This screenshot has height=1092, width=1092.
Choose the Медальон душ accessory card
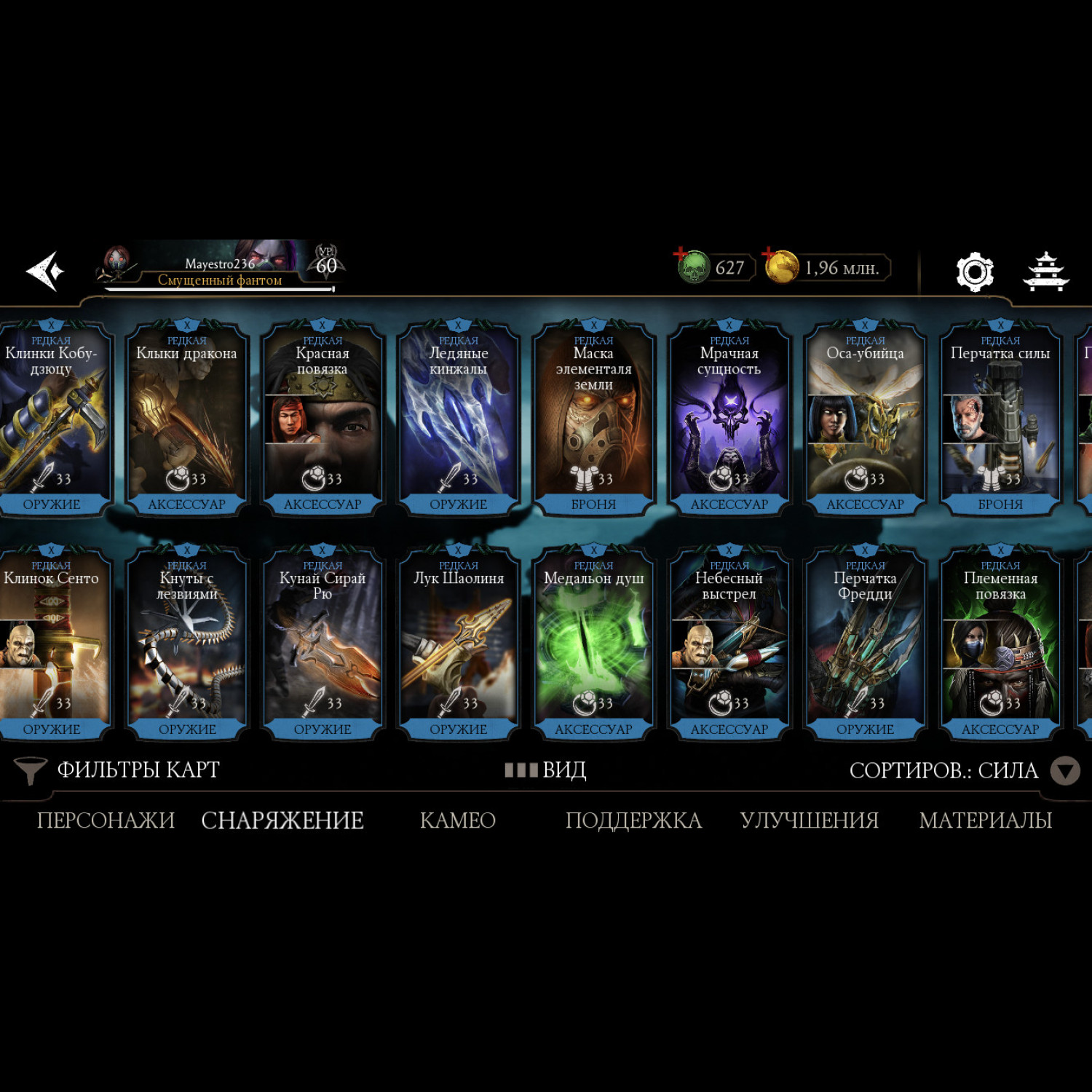[x=593, y=644]
